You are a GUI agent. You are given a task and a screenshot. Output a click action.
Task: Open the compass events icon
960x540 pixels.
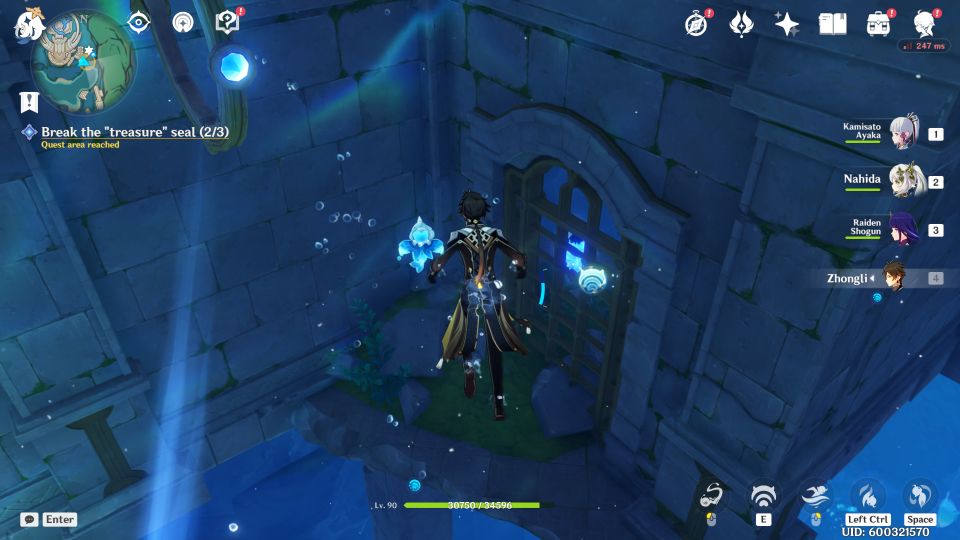pyautogui.click(x=696, y=24)
